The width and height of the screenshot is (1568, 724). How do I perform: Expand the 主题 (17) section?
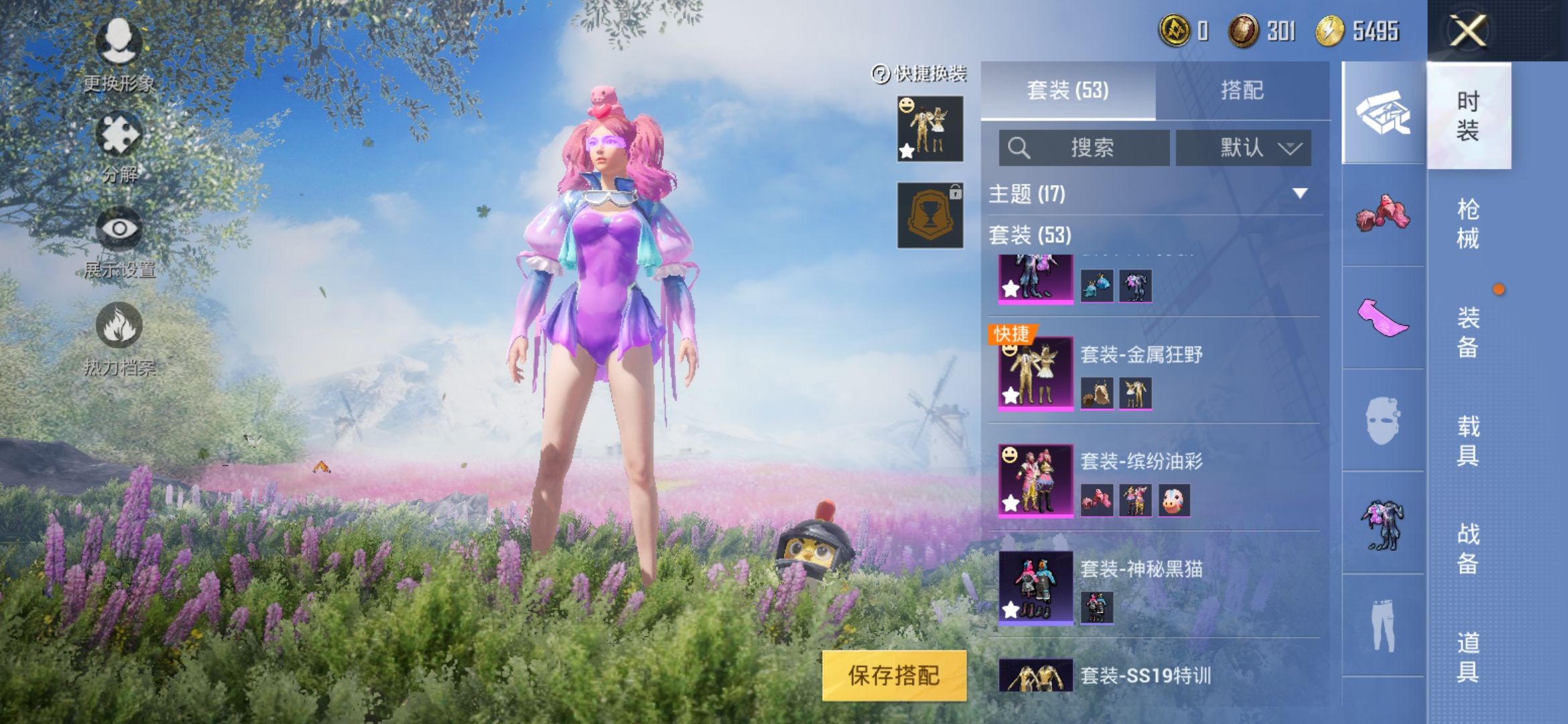1153,194
